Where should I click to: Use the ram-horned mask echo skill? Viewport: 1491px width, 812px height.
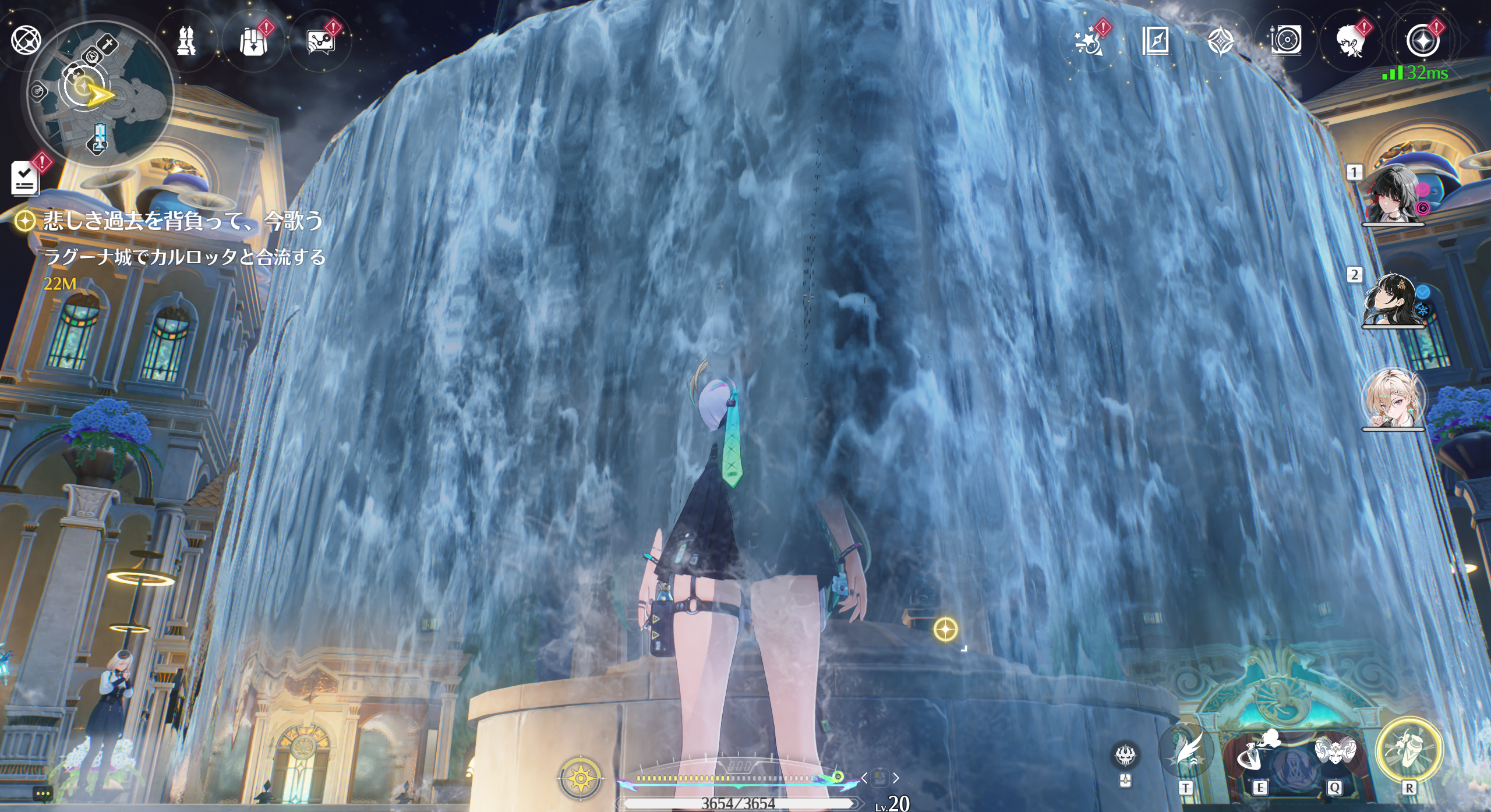coord(1335,756)
